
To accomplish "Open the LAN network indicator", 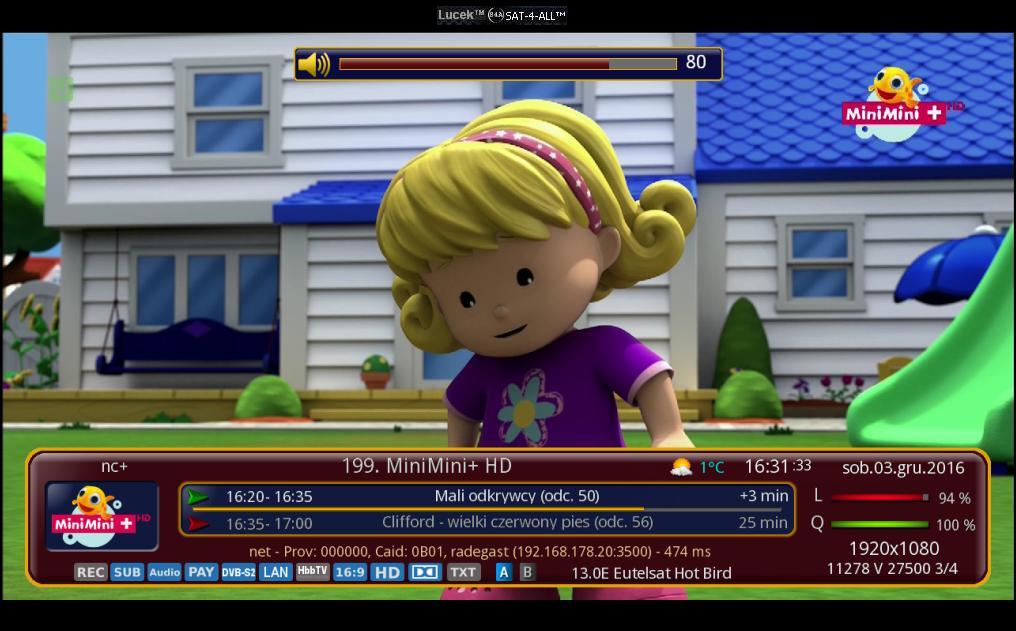I will pos(275,572).
